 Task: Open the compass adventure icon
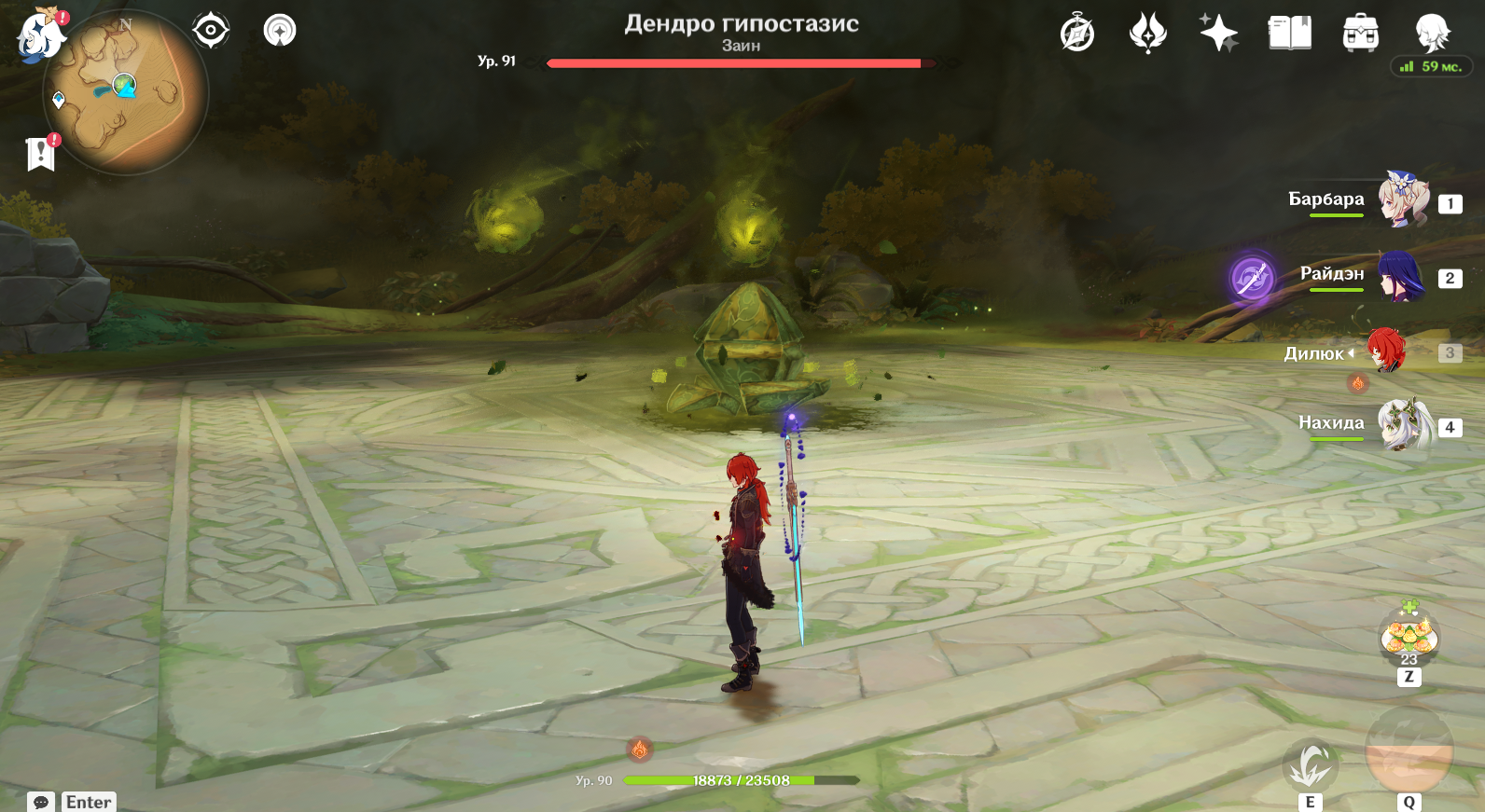click(x=1077, y=34)
